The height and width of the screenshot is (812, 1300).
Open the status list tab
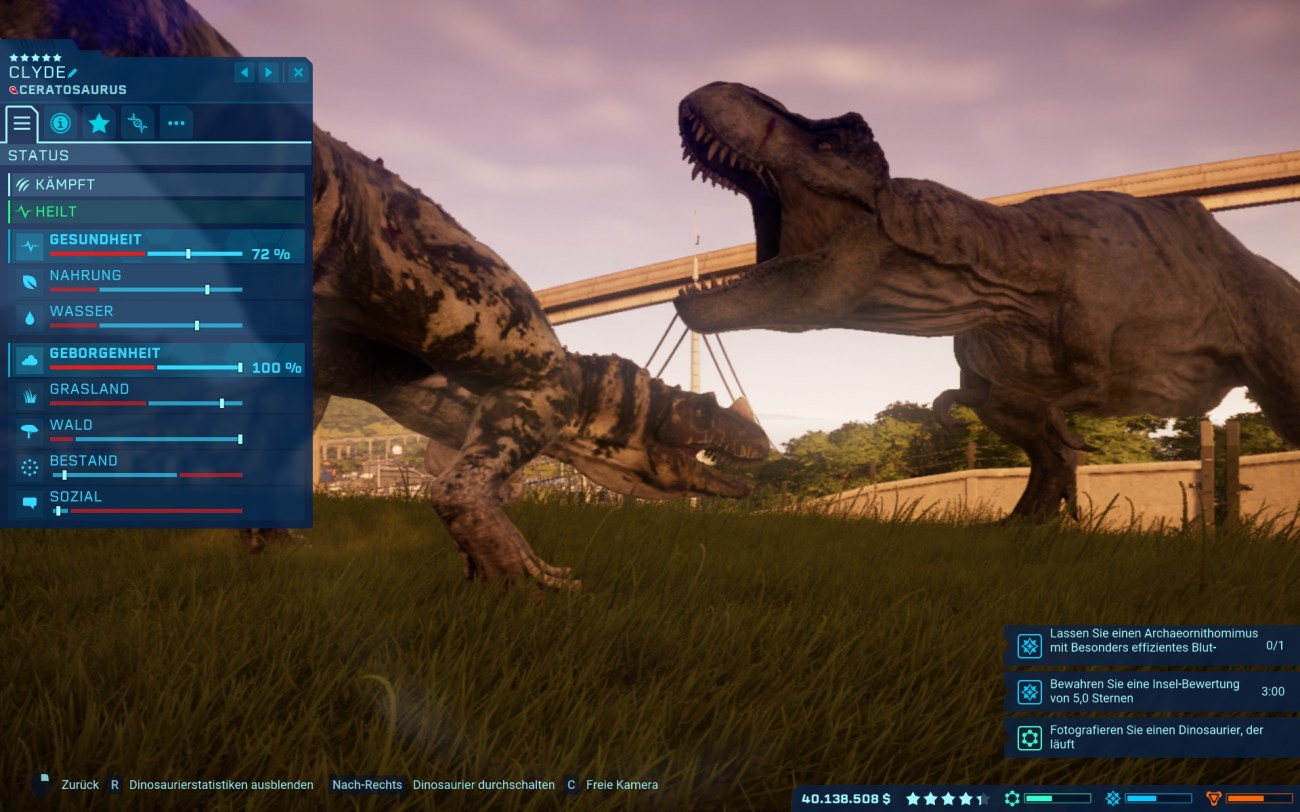coord(22,124)
